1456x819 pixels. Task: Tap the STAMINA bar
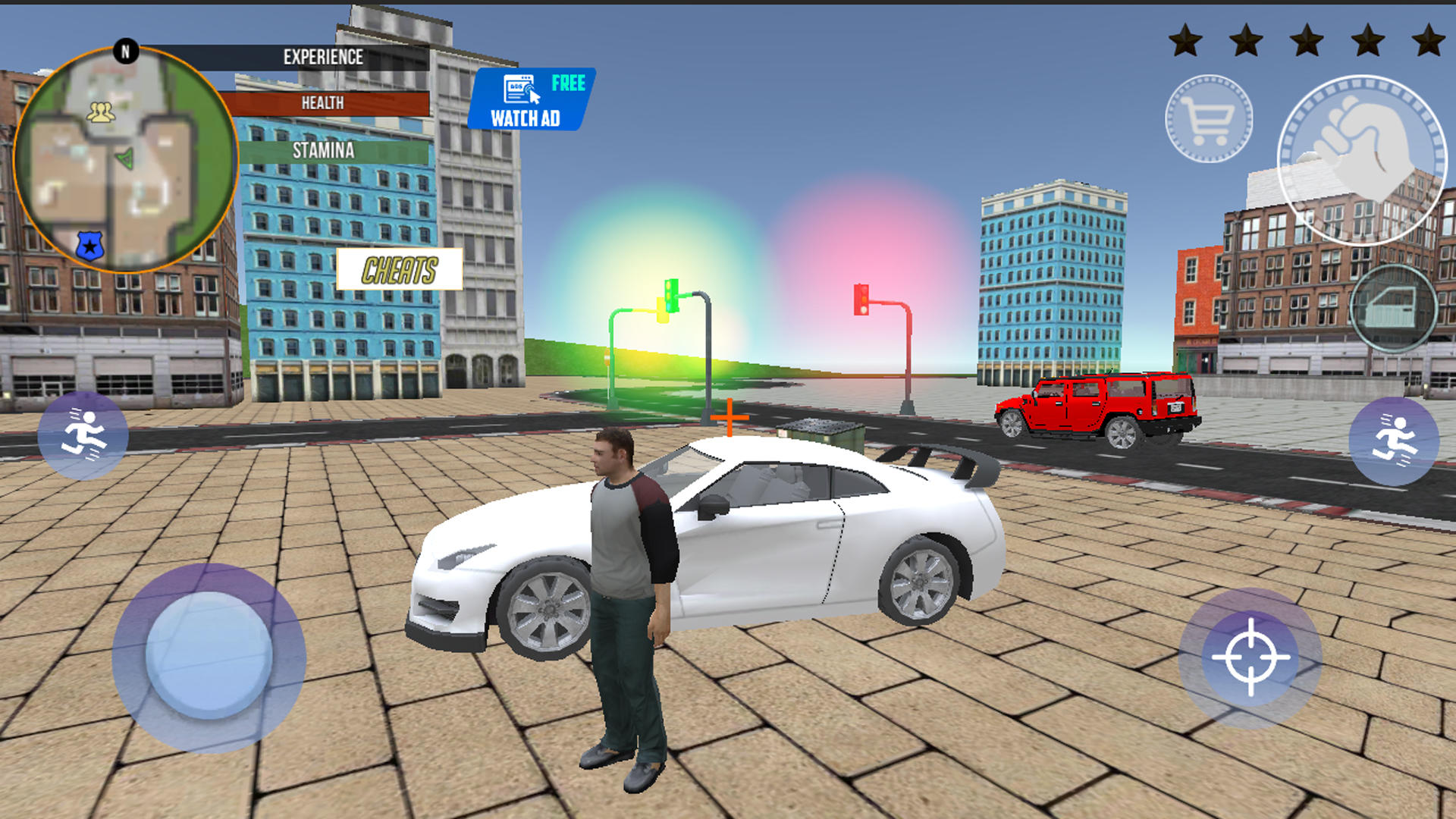322,151
